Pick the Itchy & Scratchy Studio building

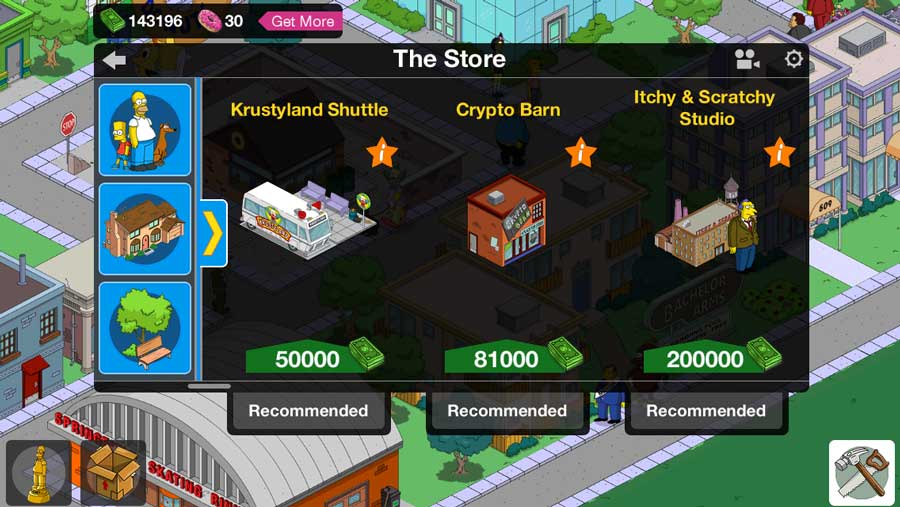click(705, 225)
